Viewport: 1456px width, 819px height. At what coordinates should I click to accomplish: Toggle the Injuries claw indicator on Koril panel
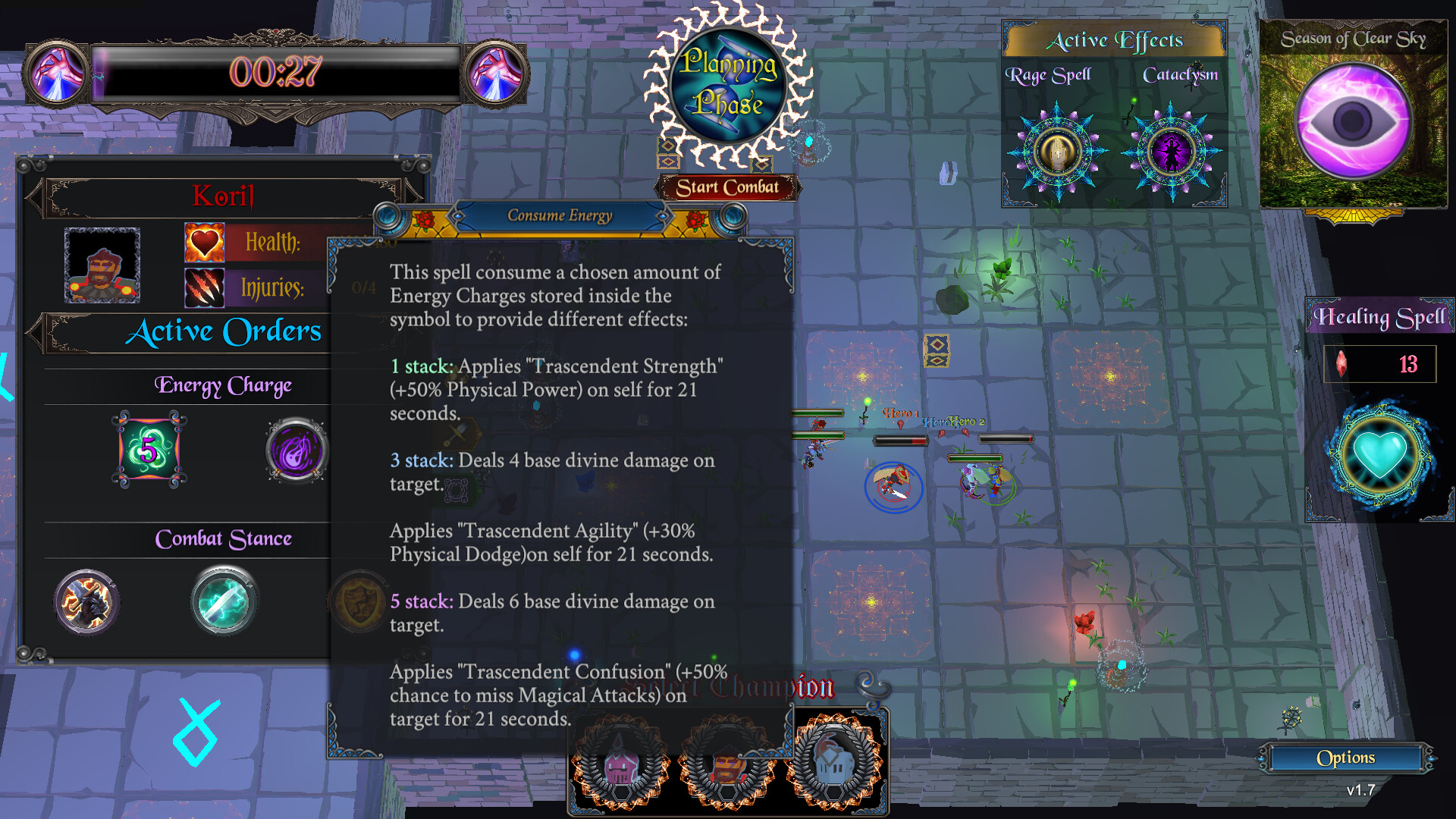pos(203,288)
